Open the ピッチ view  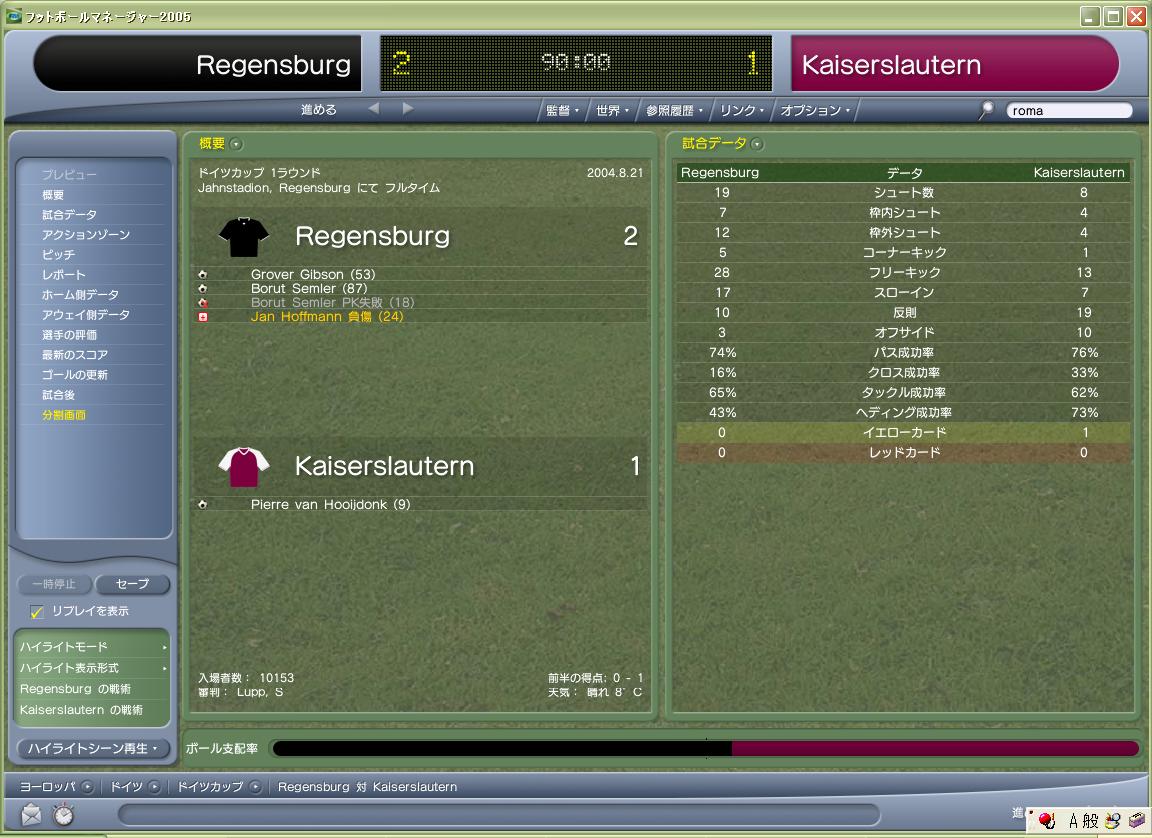[58, 255]
